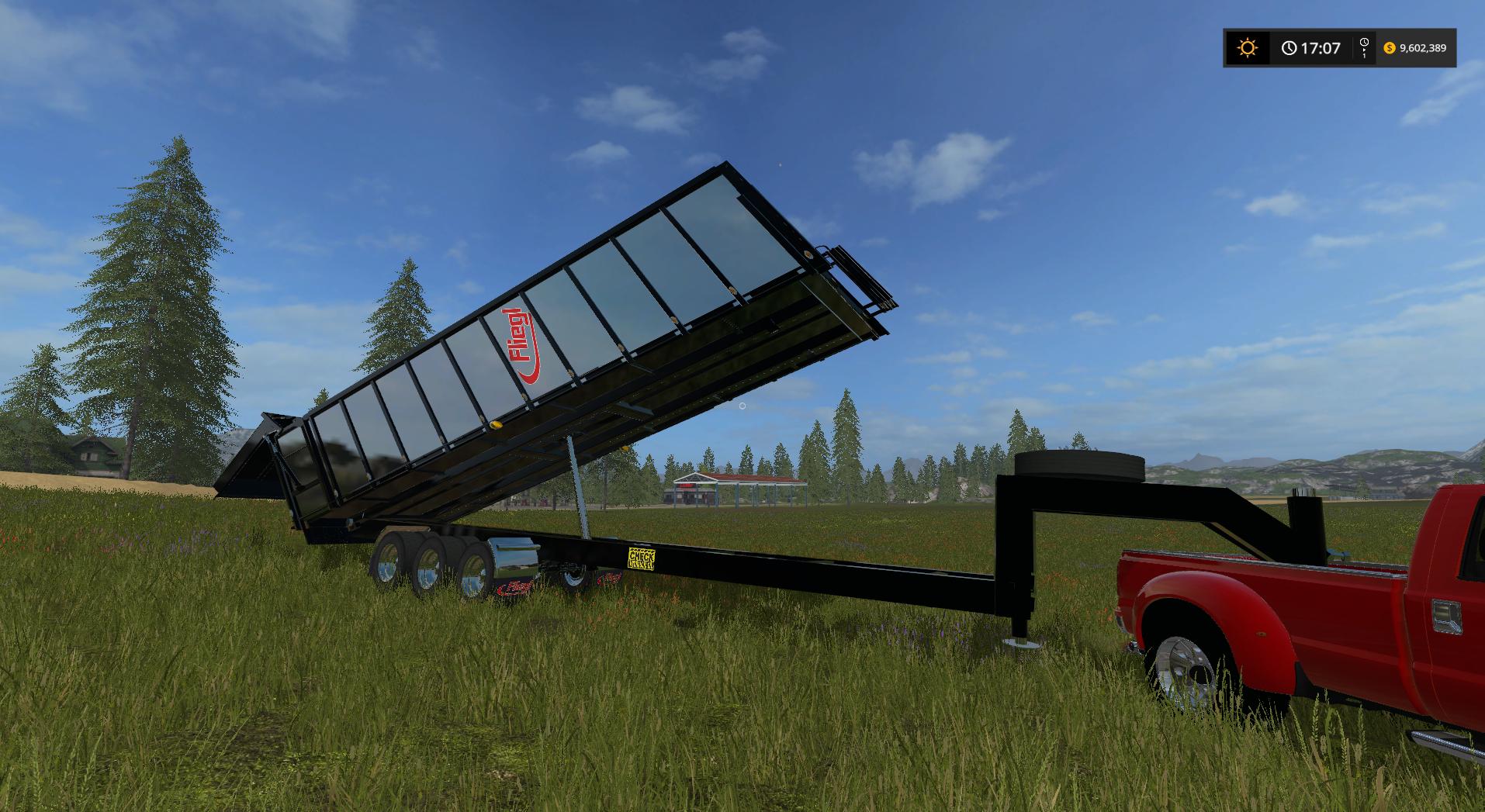1485x812 pixels.
Task: Expand the timescale indicator showing 1
Action: pyautogui.click(x=1364, y=54)
